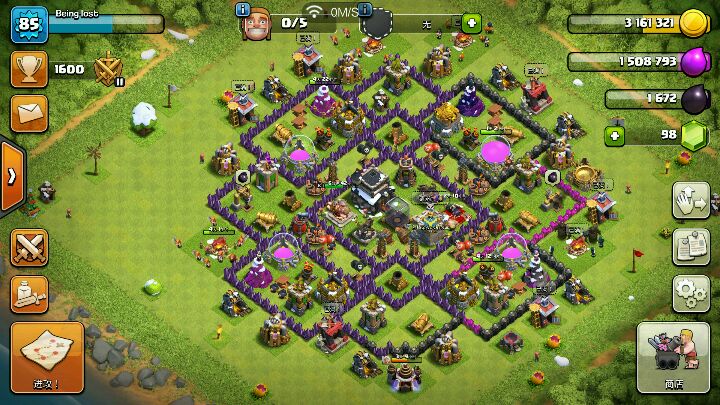Open the hand-pointer layout editor button

(x=690, y=199)
